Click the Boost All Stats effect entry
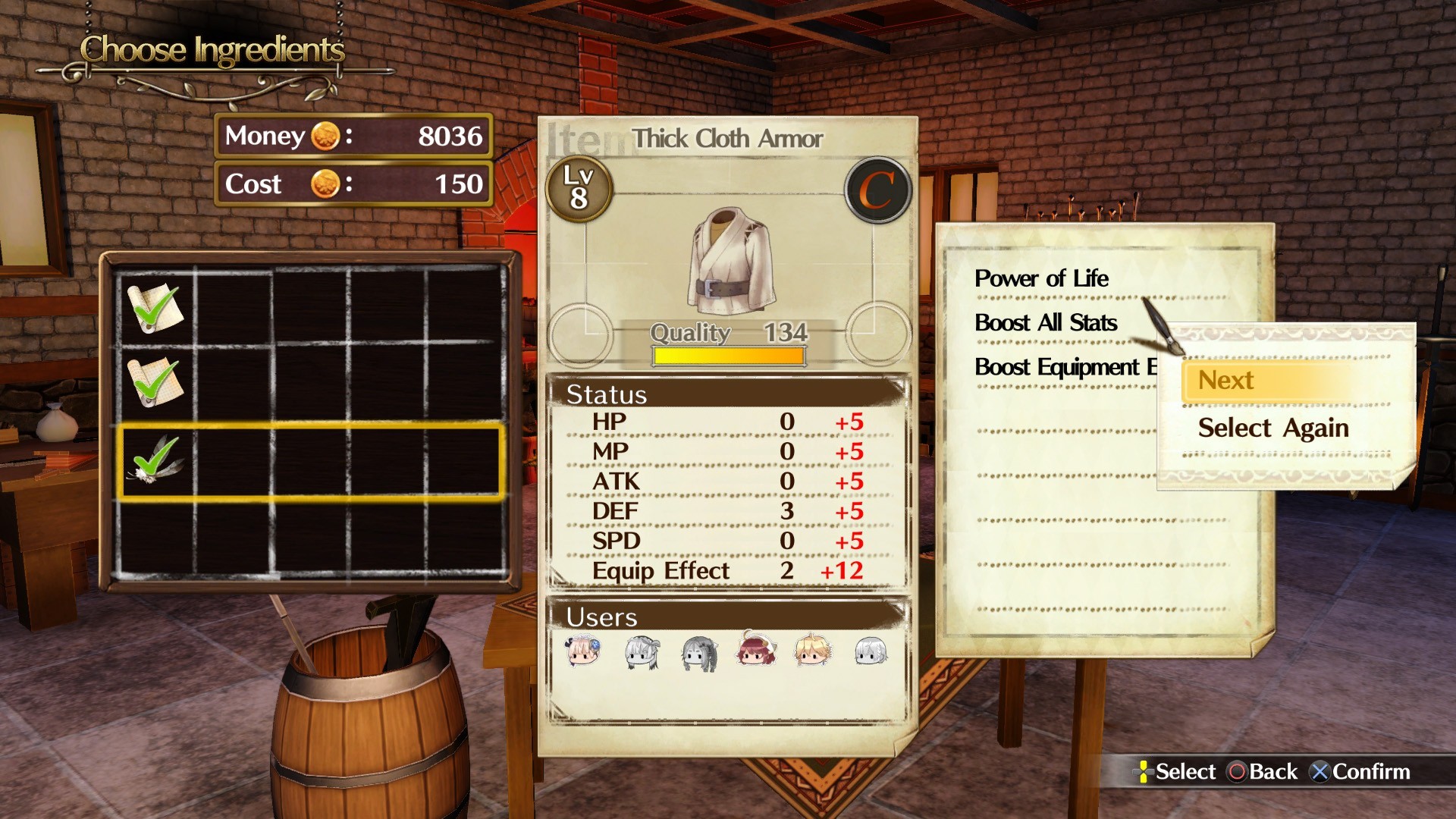 (1046, 323)
